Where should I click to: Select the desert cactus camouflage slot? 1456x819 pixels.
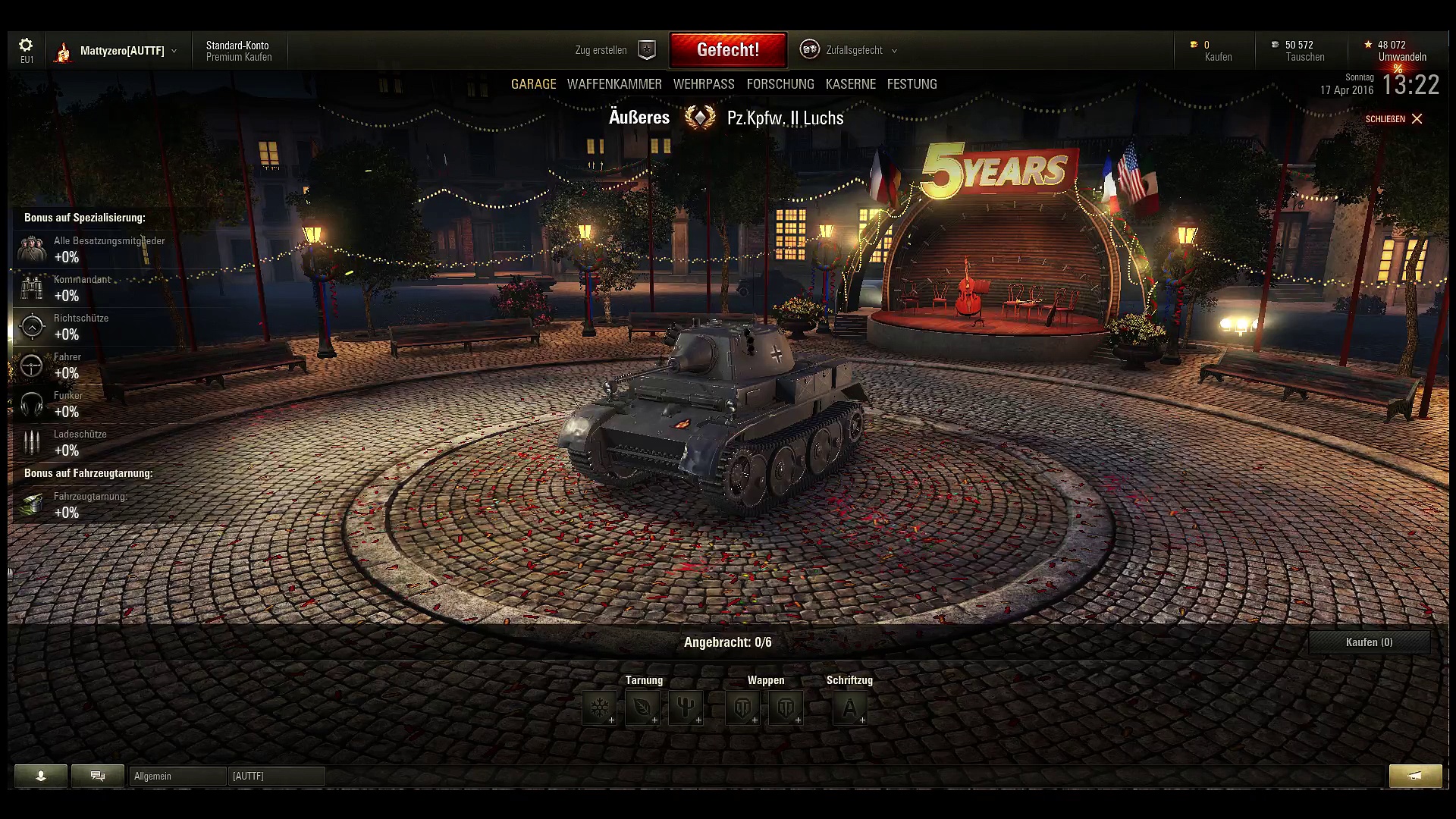(686, 708)
